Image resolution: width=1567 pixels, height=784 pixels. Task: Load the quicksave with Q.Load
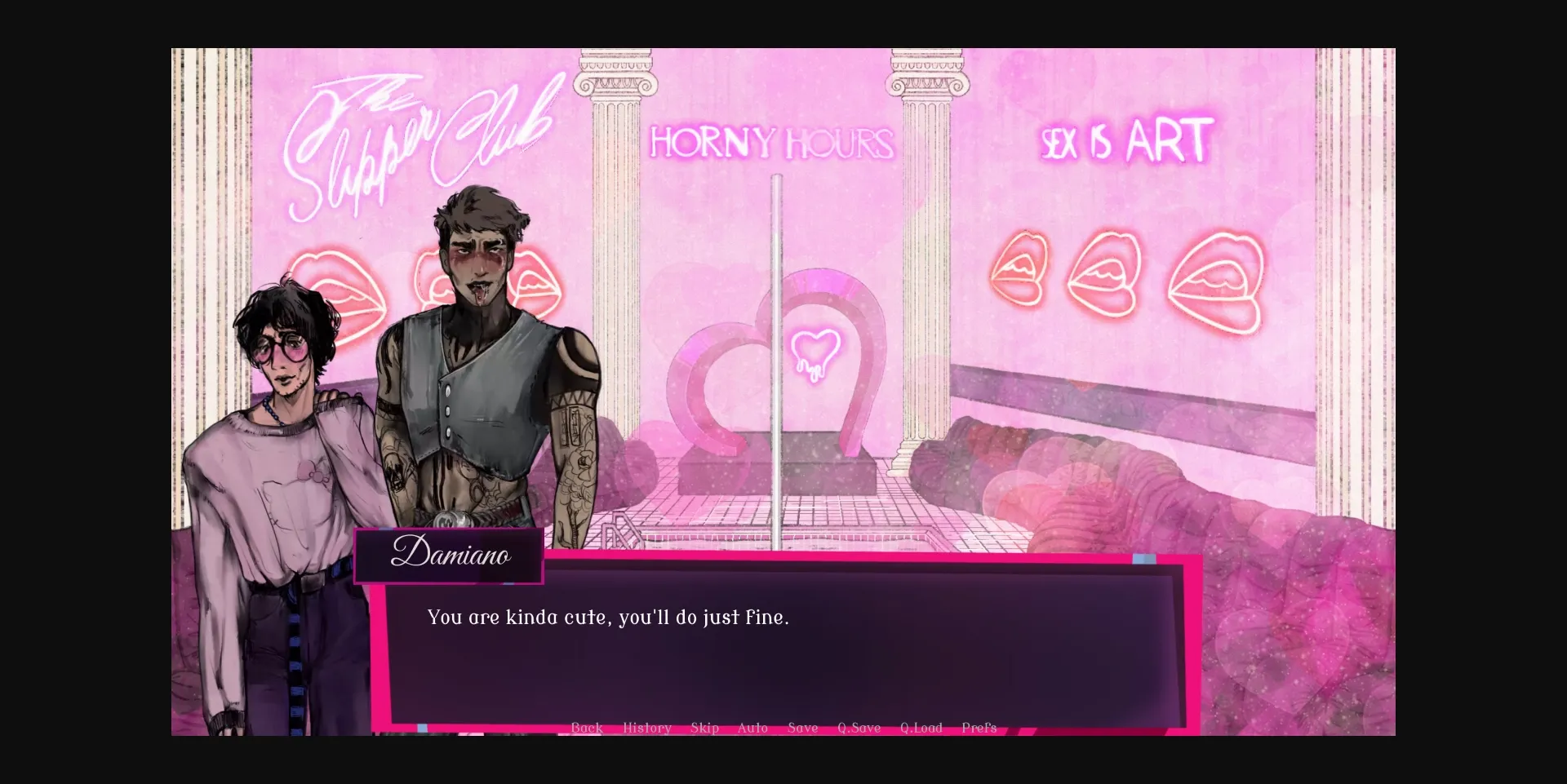click(921, 727)
